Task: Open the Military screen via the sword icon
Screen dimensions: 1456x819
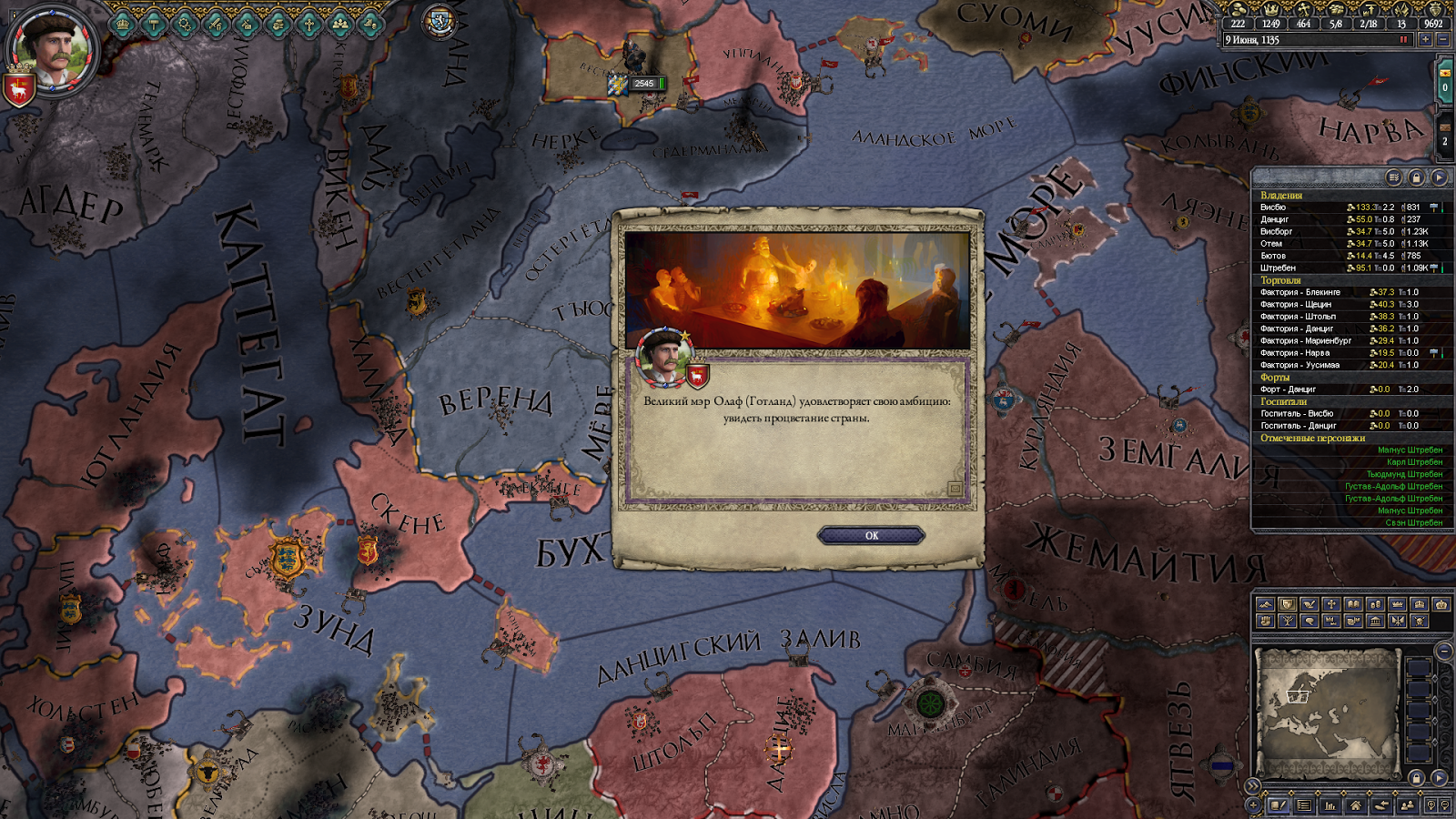Action: click(215, 25)
